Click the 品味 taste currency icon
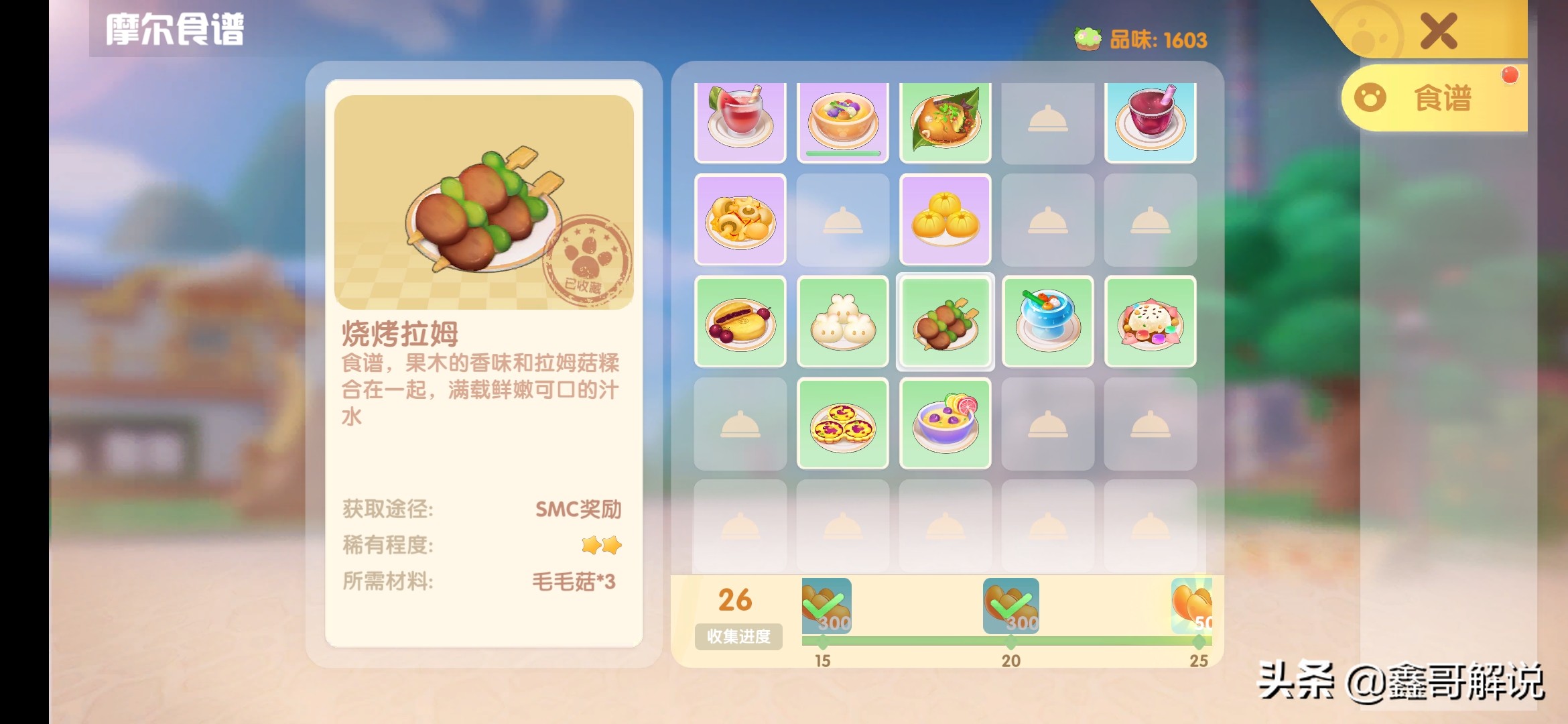This screenshot has height=724, width=1568. coord(1089,38)
